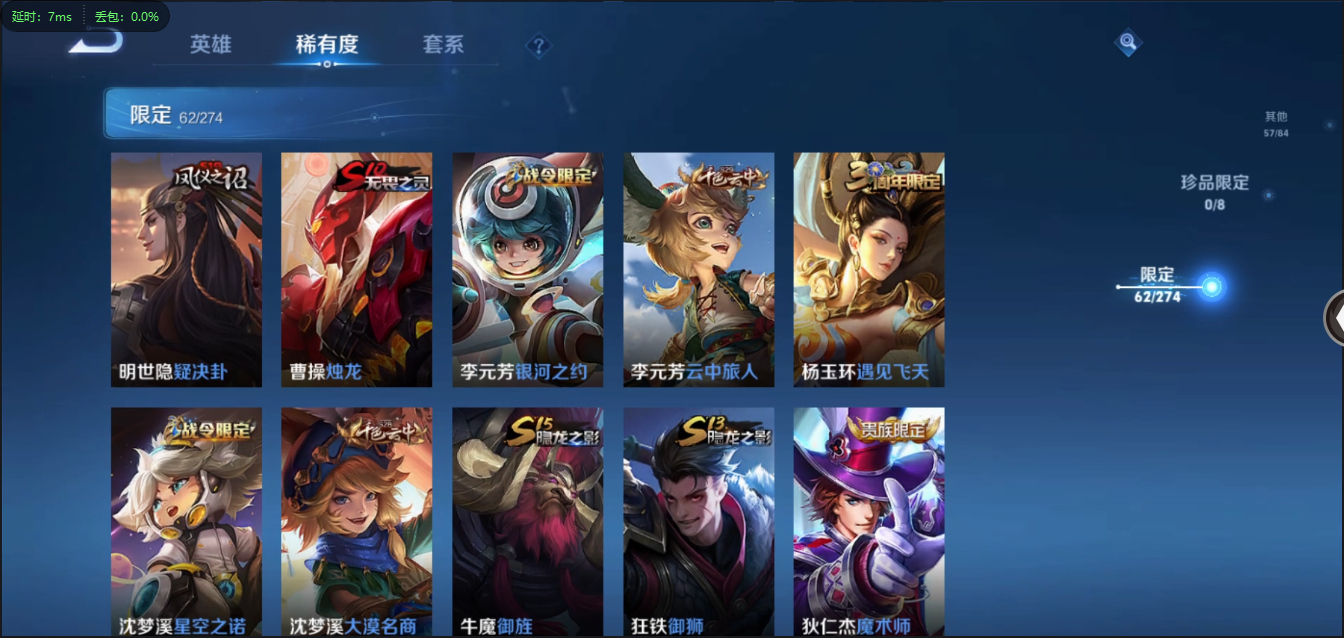Open the 李元芳 银河之约 skin card
Viewport: 1344px width, 638px height.
[527, 270]
